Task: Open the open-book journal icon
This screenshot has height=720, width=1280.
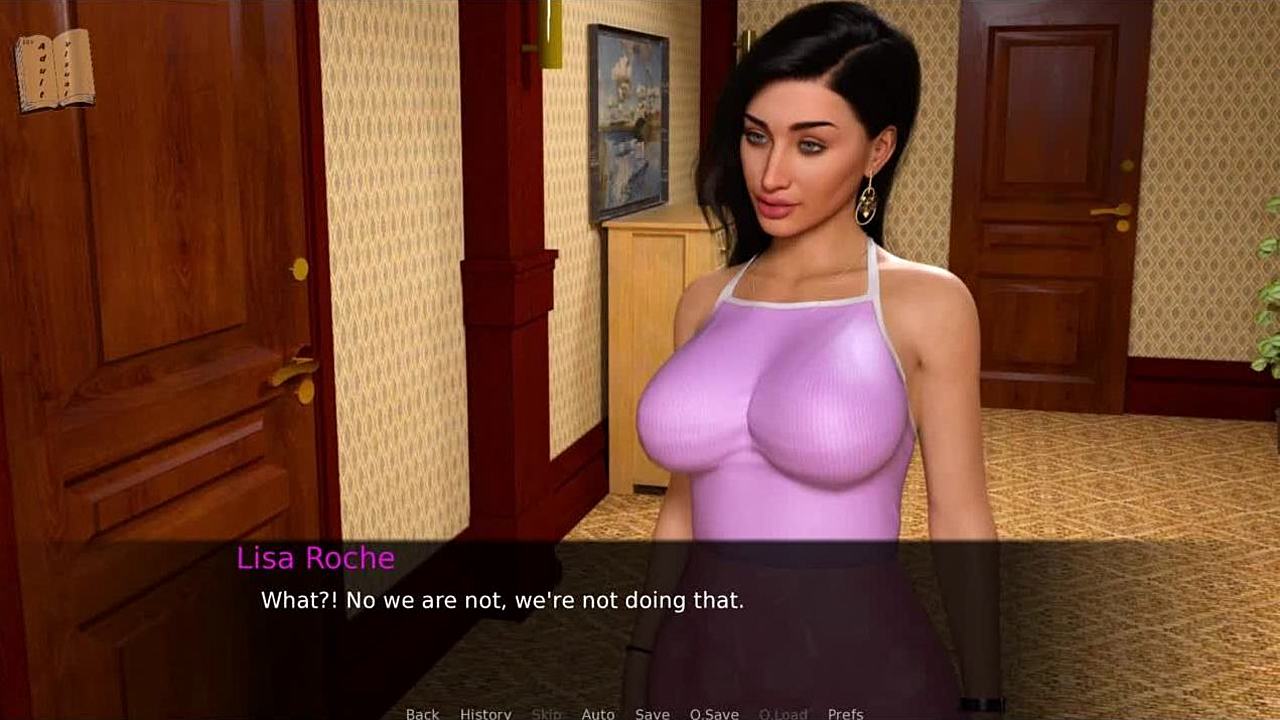Action: pyautogui.click(x=55, y=70)
